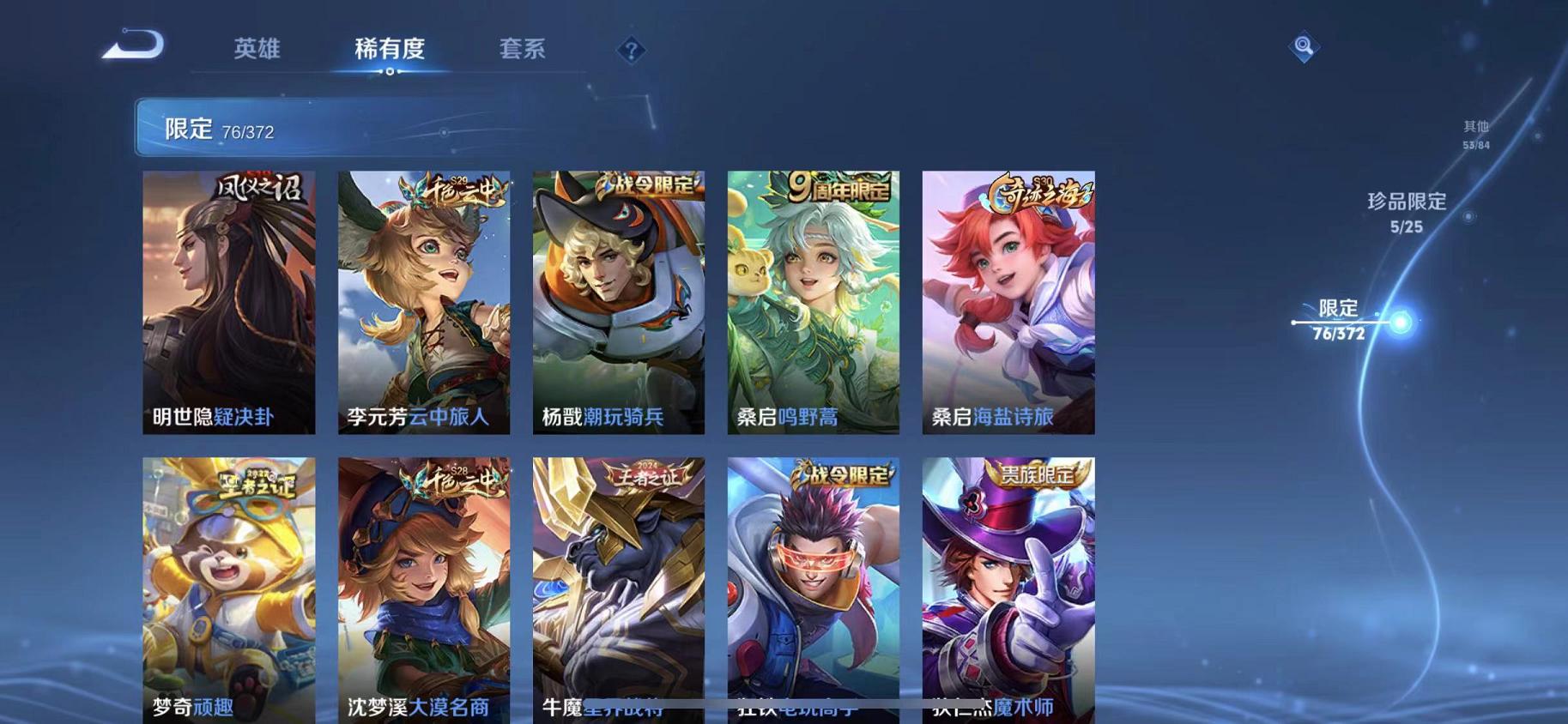The width and height of the screenshot is (1568, 724).
Task: Switch to the 套系 tab
Action: (x=522, y=49)
